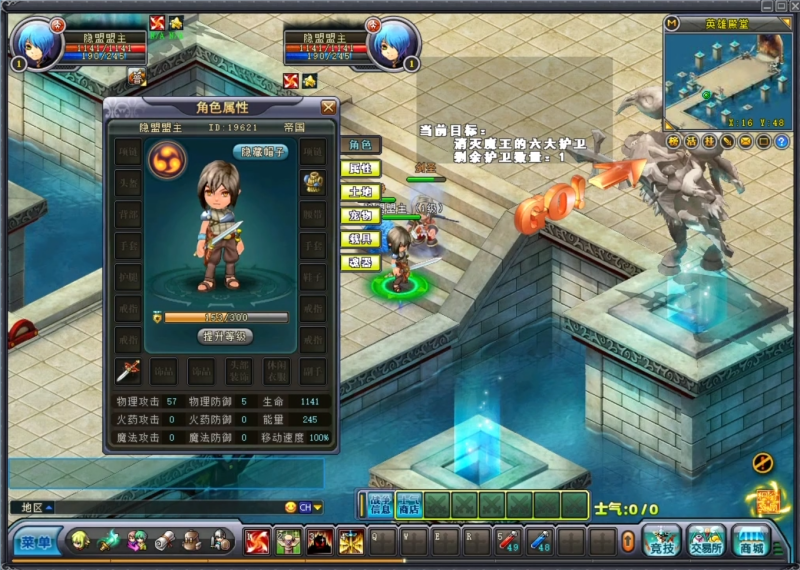Open the 竞技 arena button
The width and height of the screenshot is (800, 570).
662,541
